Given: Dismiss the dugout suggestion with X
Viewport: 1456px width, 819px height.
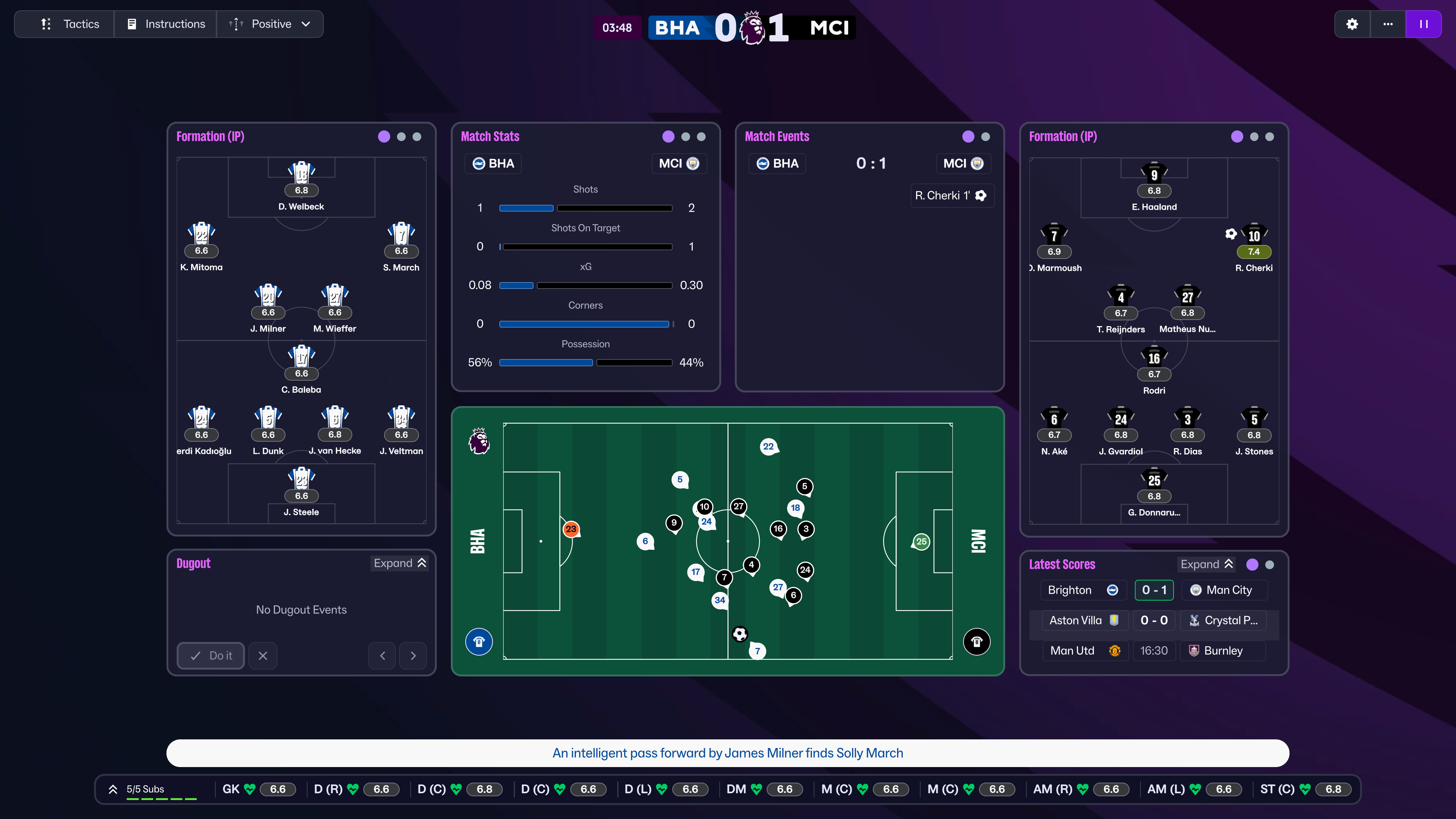Looking at the screenshot, I should (x=263, y=656).
